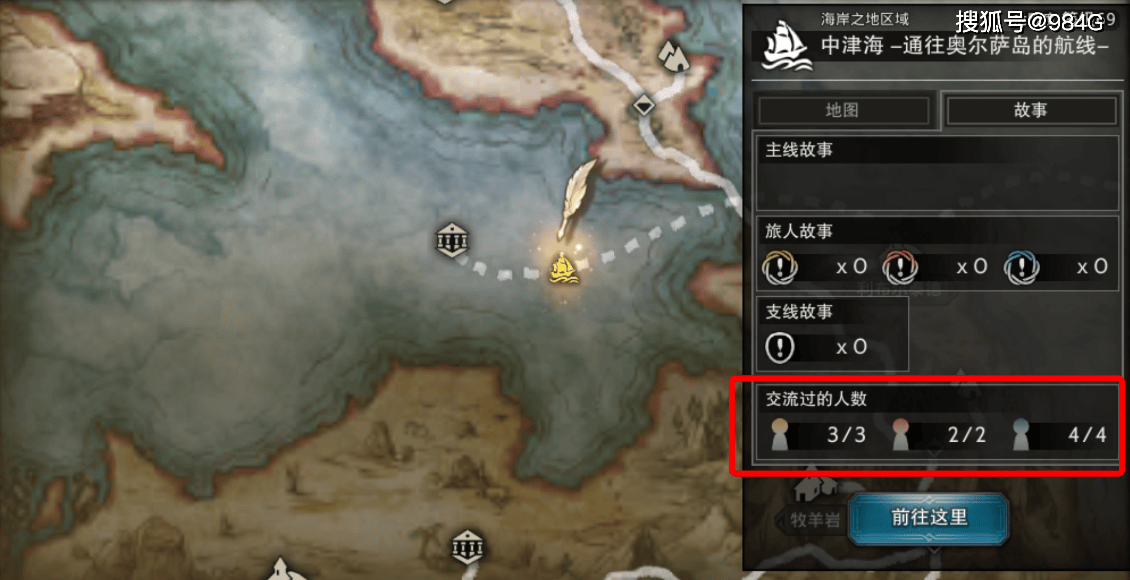
Task: Tap the 前往这里 button
Action: (x=929, y=518)
